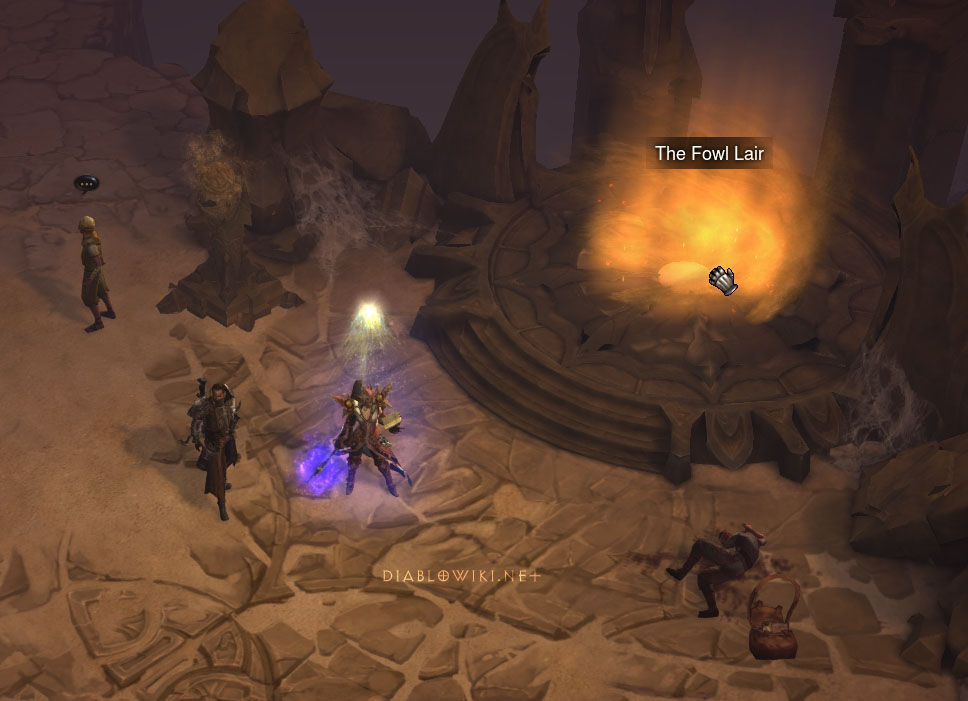968x701 pixels.
Task: Select the speech bubble icon above the NPC
Action: 86,184
